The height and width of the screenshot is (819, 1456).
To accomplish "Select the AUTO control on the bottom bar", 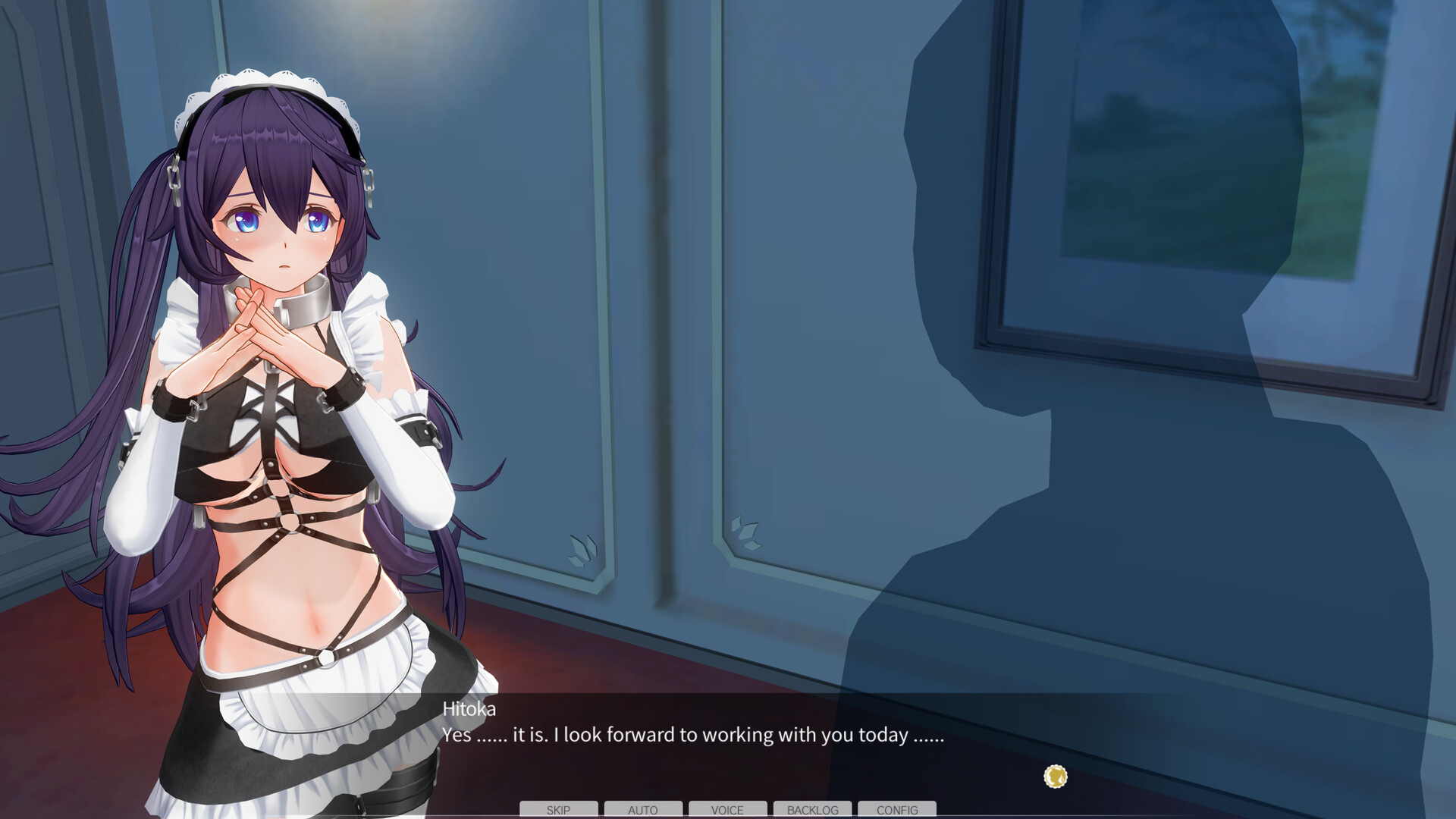I will click(644, 810).
